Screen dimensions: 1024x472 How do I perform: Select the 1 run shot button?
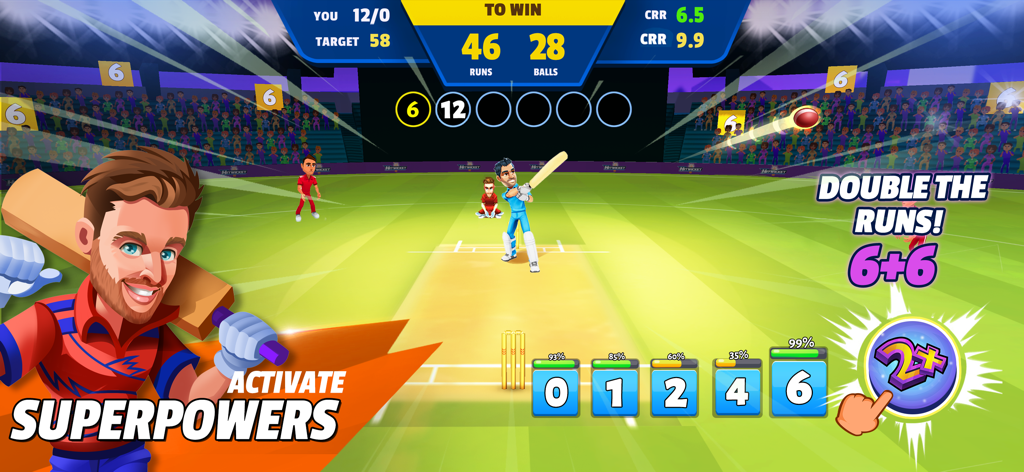(x=616, y=392)
